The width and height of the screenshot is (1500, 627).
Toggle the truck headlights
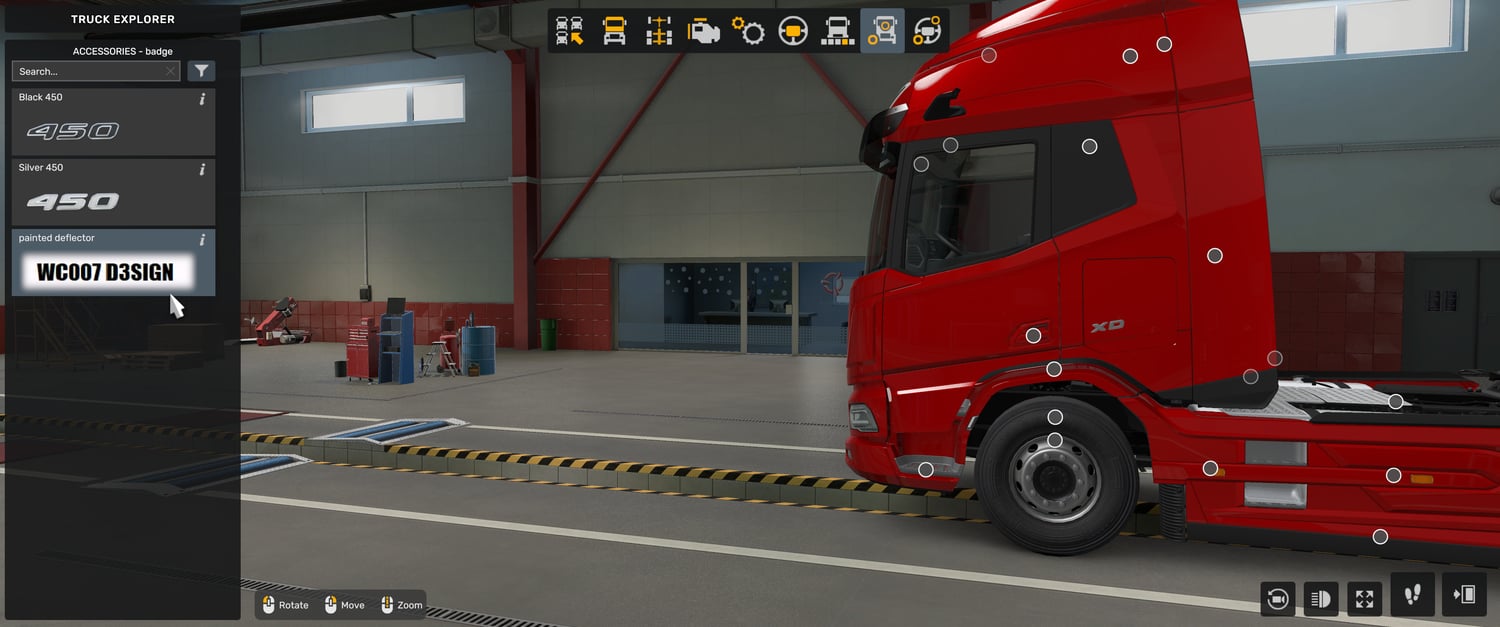[x=1321, y=598]
